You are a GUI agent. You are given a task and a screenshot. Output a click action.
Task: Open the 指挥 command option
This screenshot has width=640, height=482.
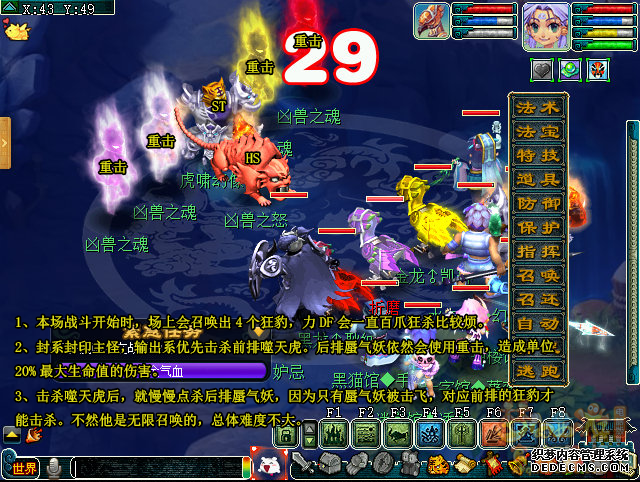(539, 252)
